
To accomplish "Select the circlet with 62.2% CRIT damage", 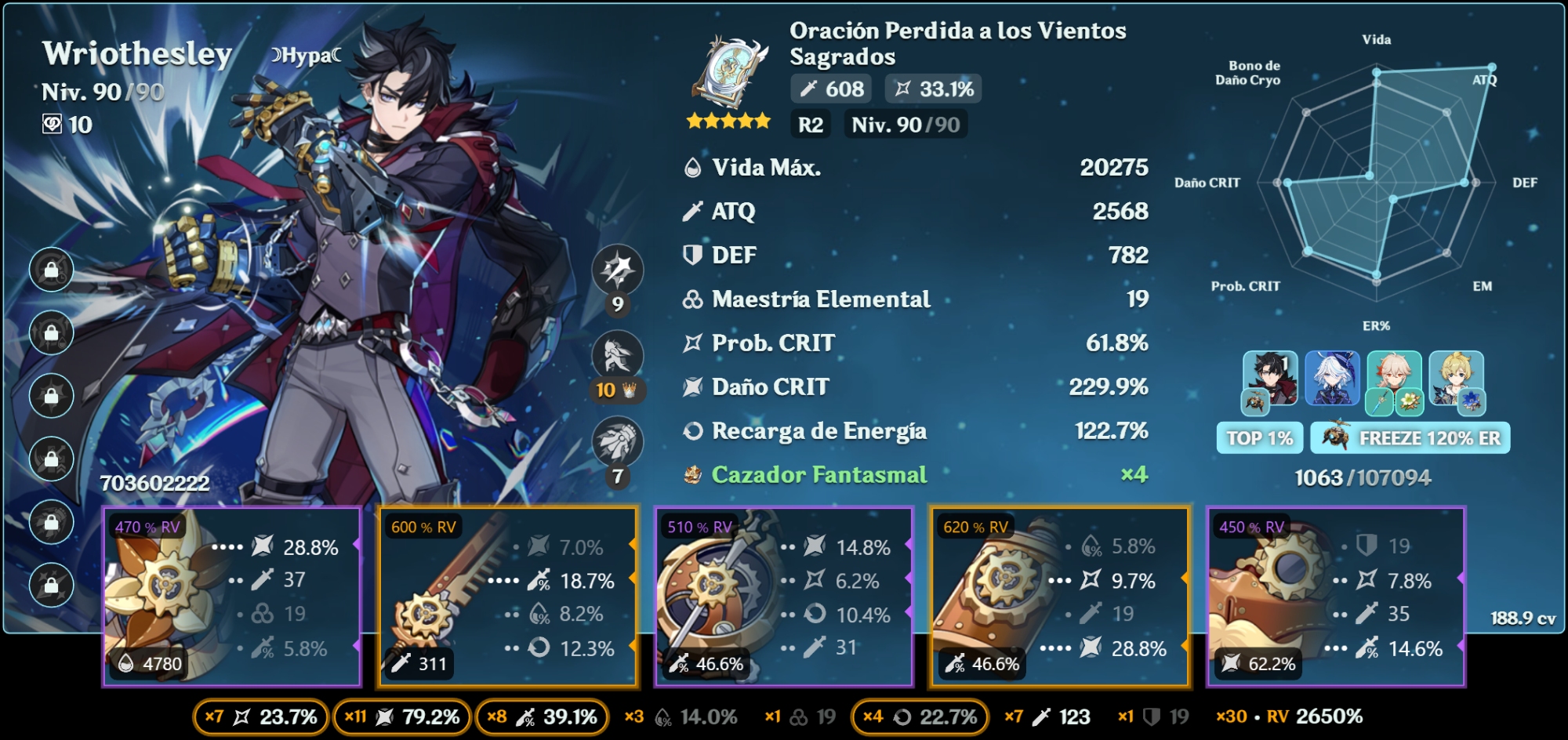I will (1336, 597).
